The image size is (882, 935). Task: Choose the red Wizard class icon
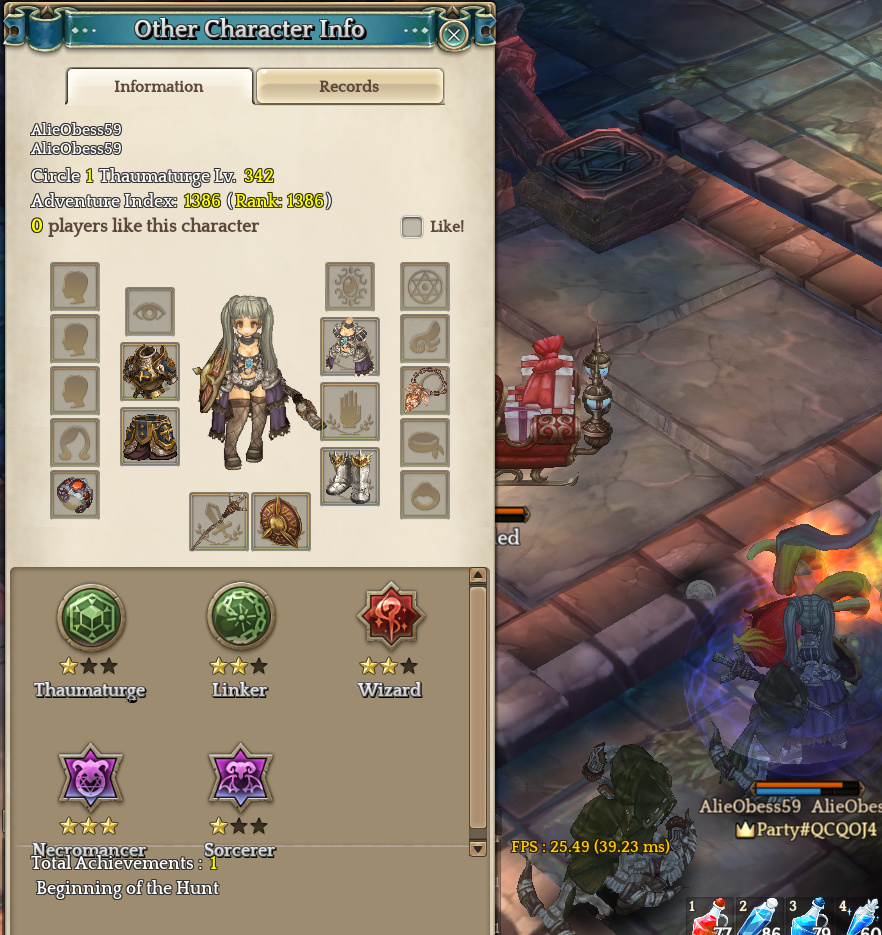(x=391, y=617)
